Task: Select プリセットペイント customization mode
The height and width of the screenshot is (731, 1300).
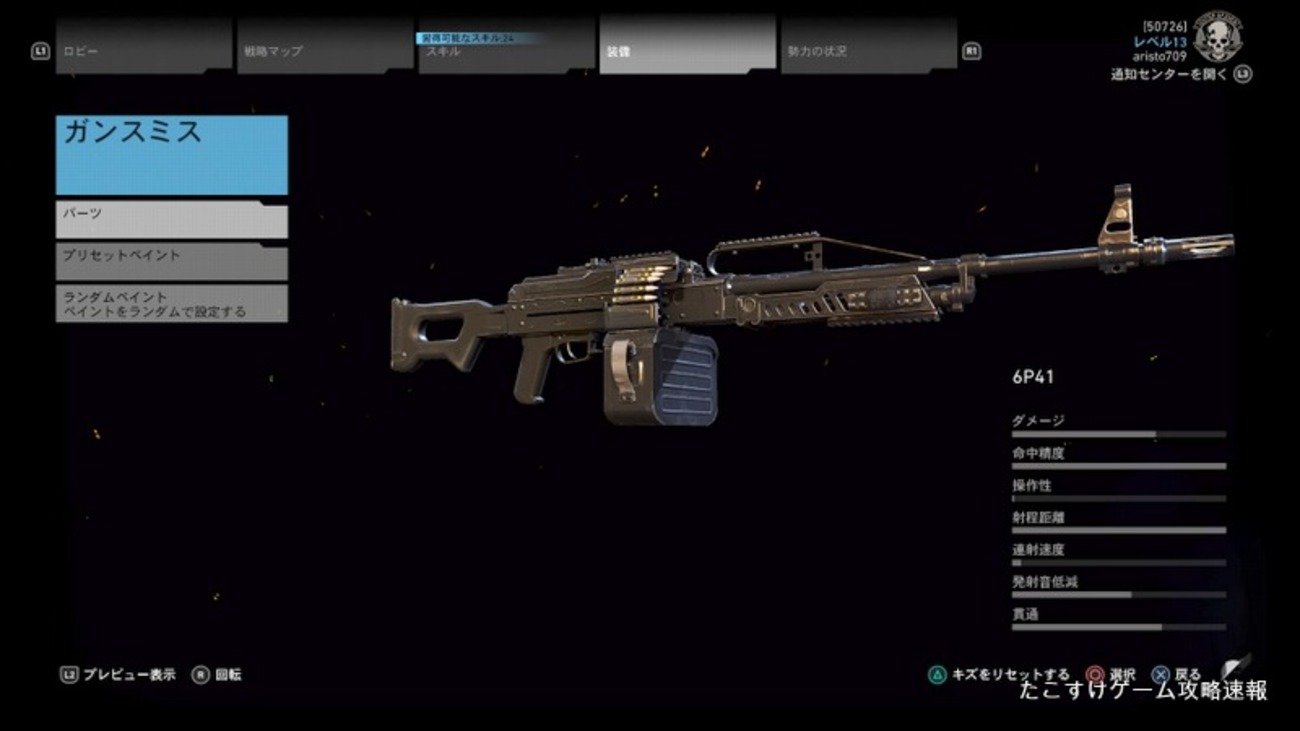Action: click(x=170, y=260)
